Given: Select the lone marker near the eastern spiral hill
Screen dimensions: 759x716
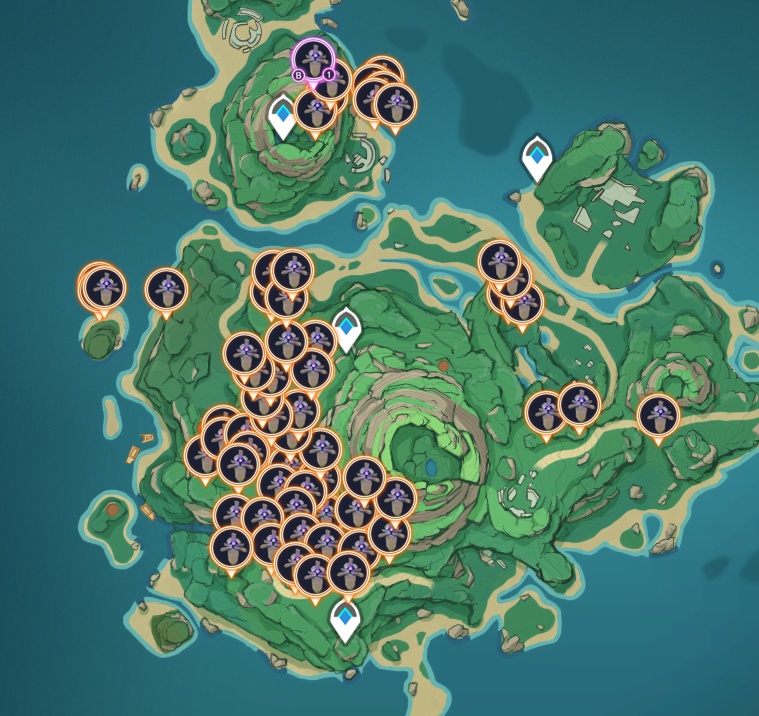Looking at the screenshot, I should 658,415.
